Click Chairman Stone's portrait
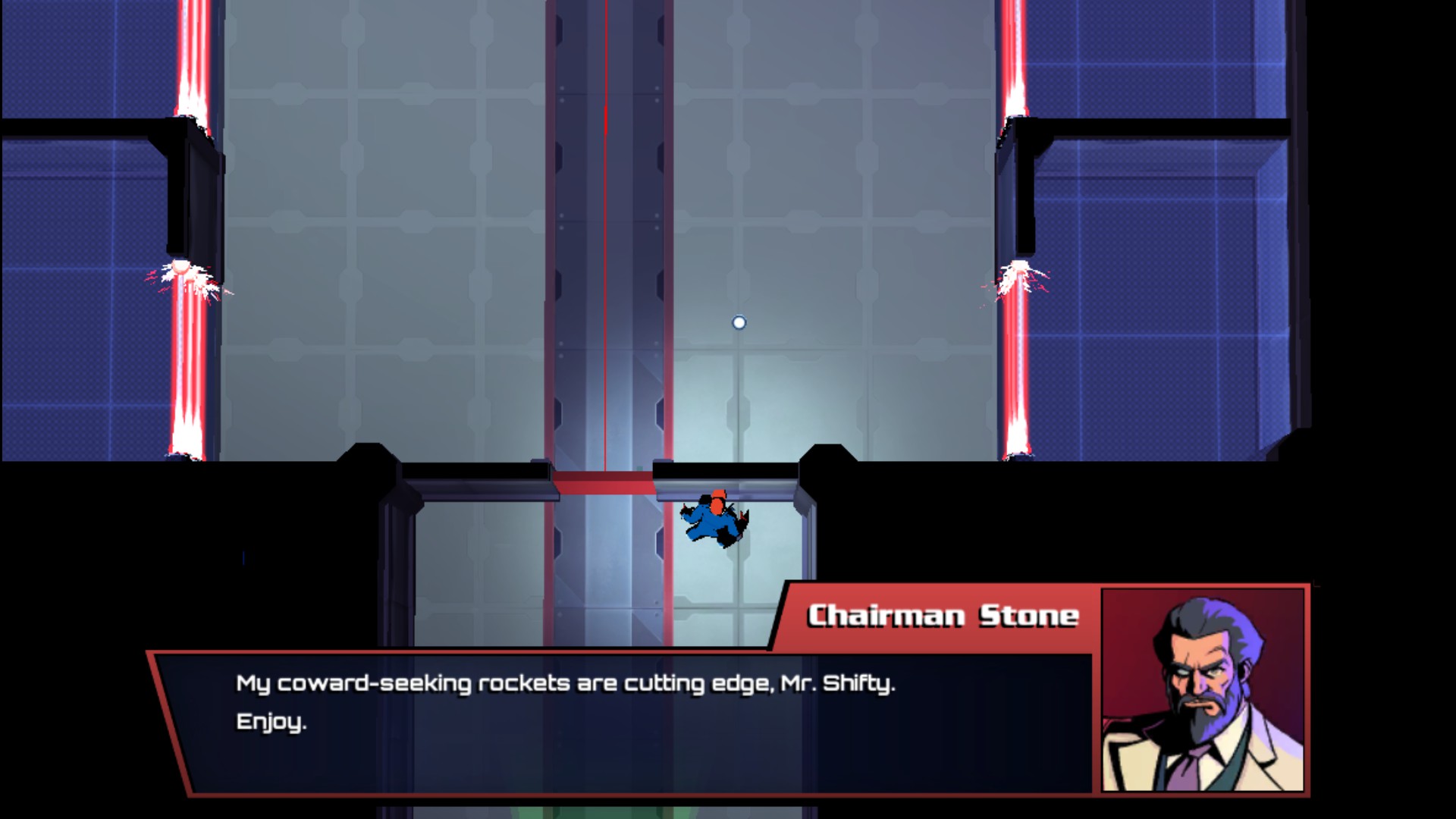The width and height of the screenshot is (1456, 819). point(1203,689)
